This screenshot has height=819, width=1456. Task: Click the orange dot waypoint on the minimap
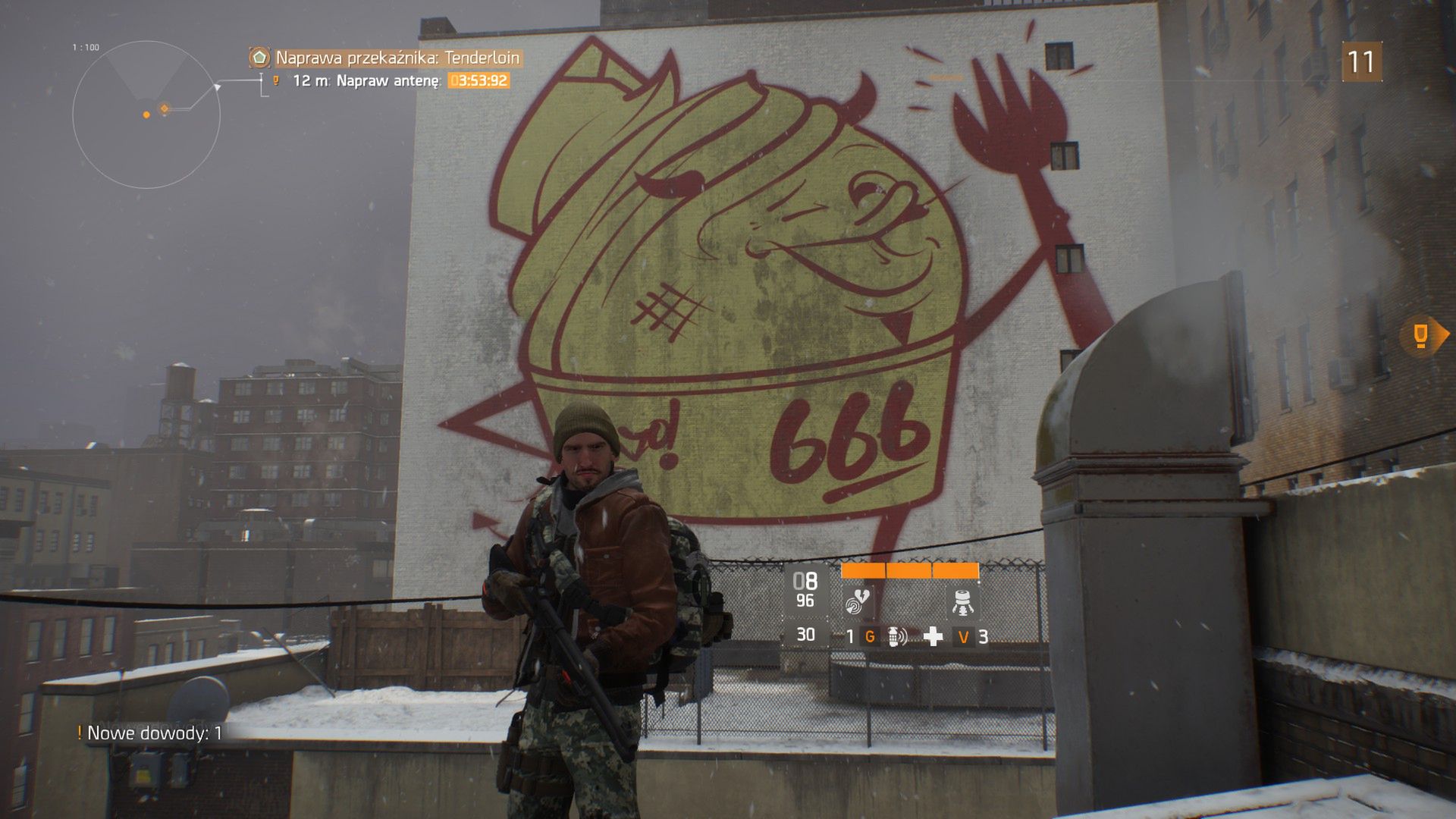(146, 115)
